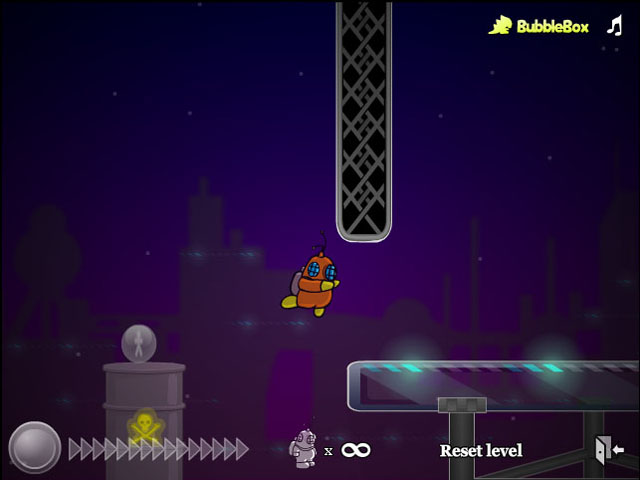Toggle the music note sound button
The image size is (640, 480).
point(614,26)
